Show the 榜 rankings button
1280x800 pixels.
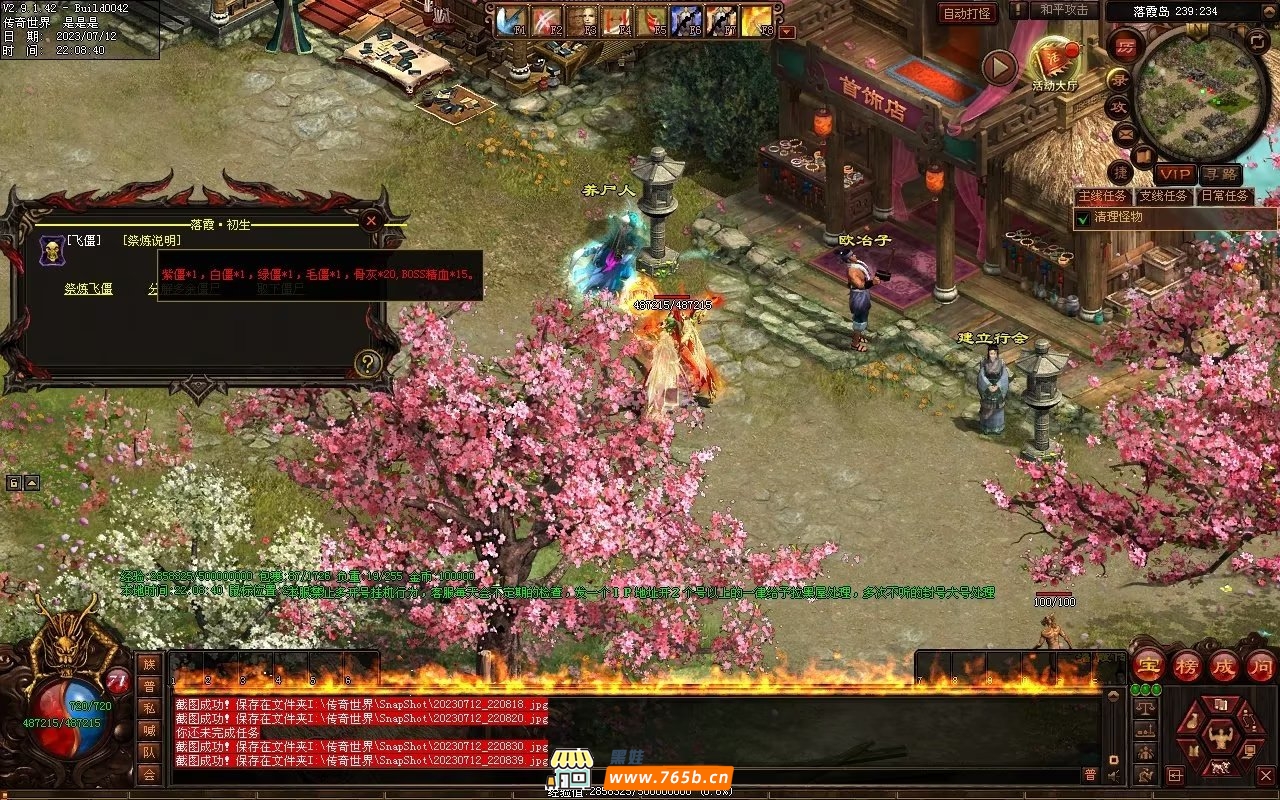point(1186,666)
